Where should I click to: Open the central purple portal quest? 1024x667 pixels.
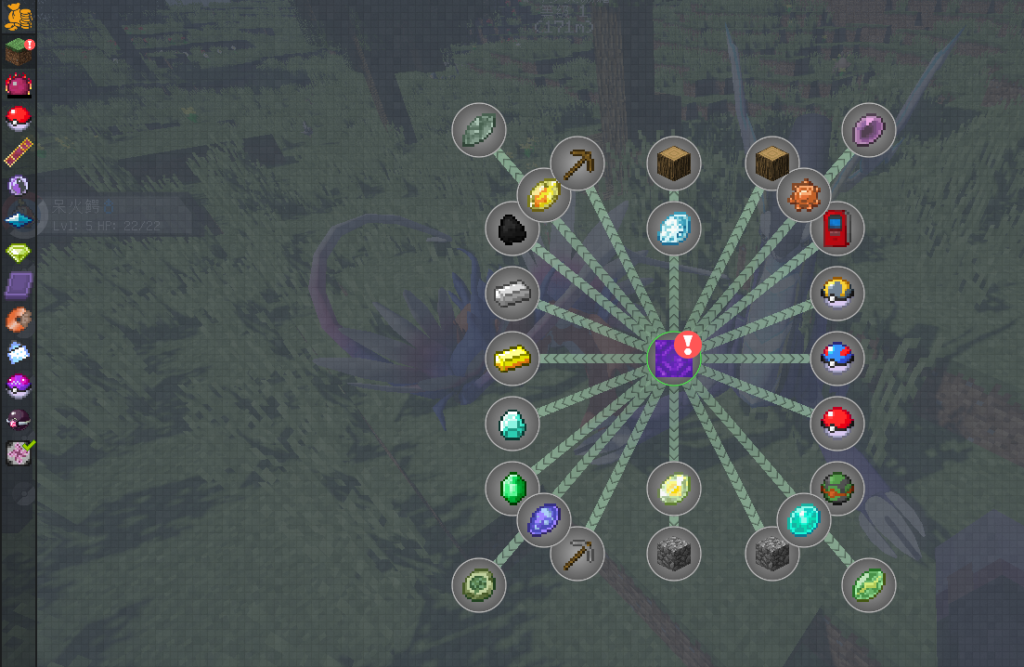pyautogui.click(x=673, y=359)
